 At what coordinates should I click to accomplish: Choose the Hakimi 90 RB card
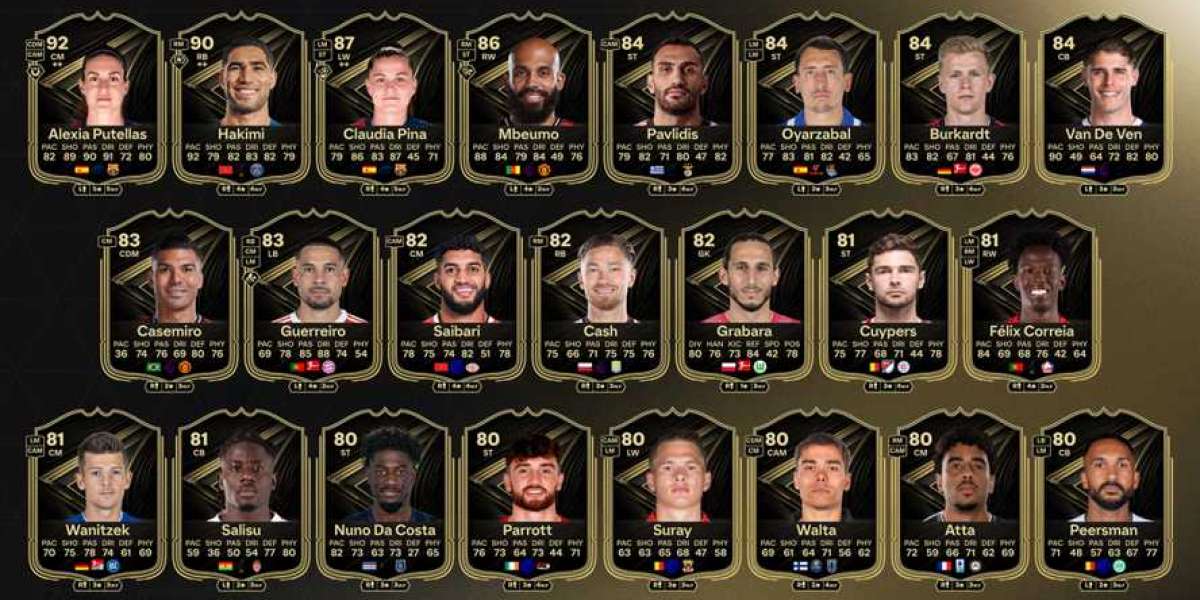(240, 100)
